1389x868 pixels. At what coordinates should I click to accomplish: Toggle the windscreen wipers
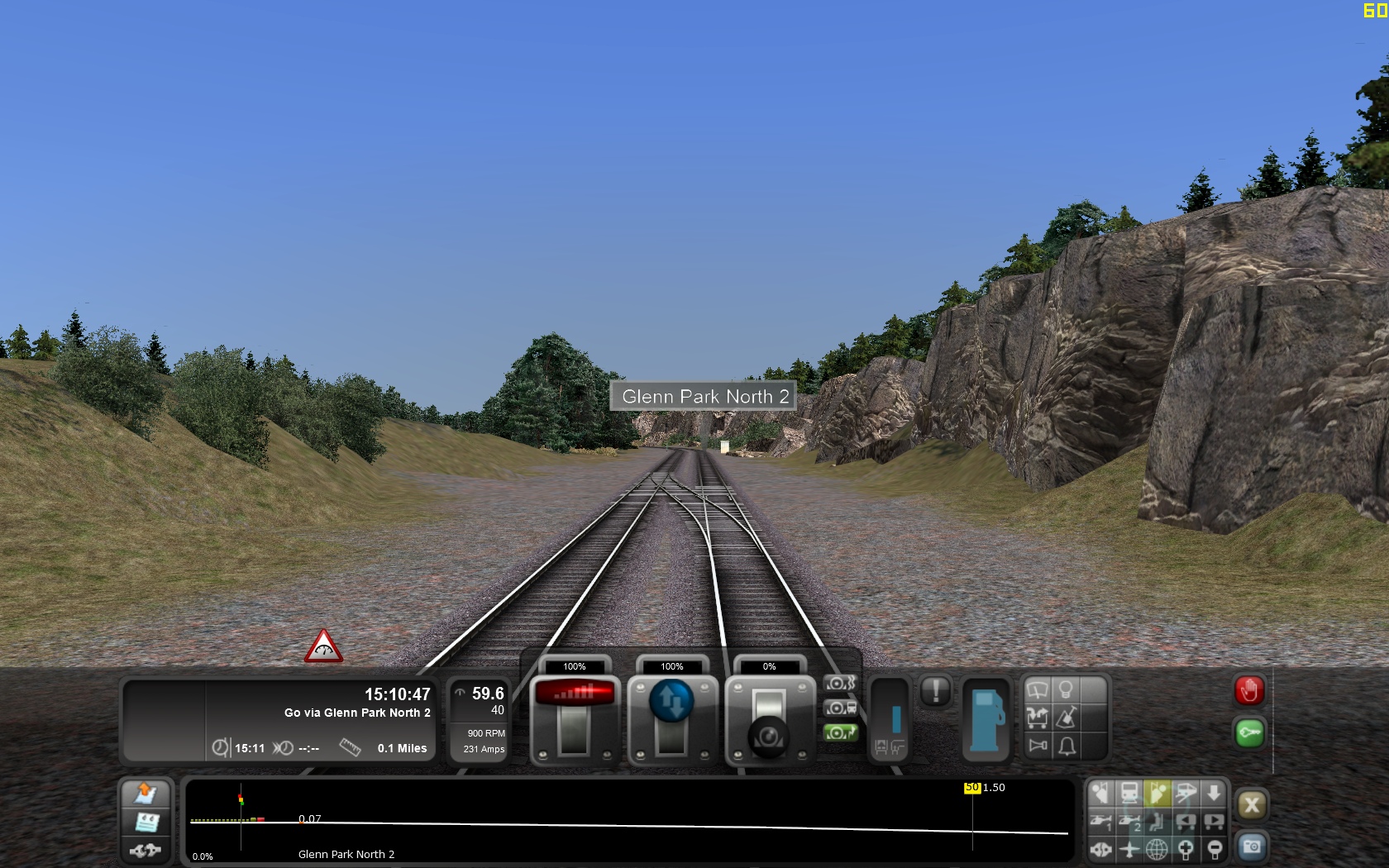[1037, 691]
